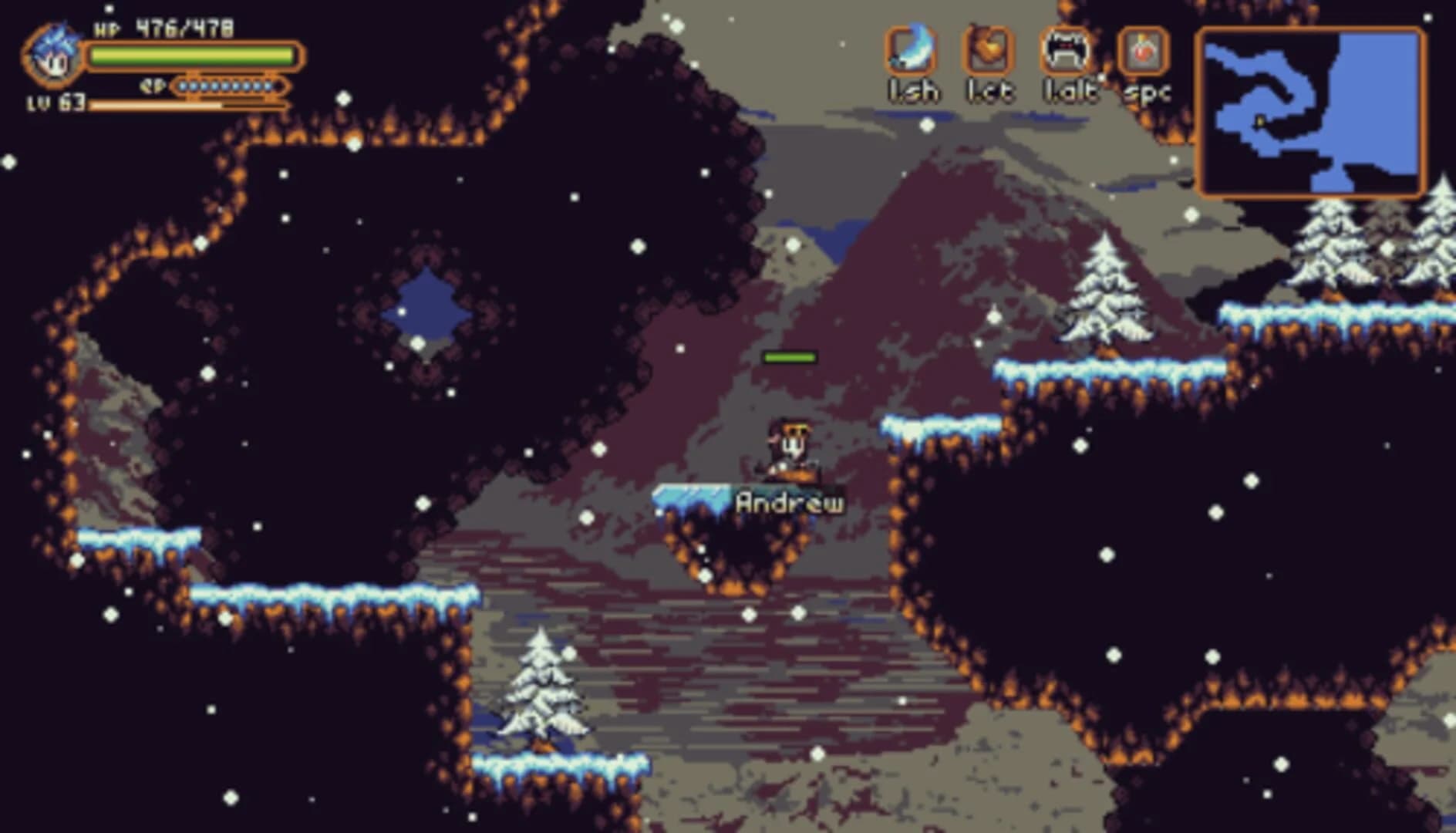Viewport: 1456px width, 833px height.
Task: Click the small green enemy health bar
Action: [790, 356]
